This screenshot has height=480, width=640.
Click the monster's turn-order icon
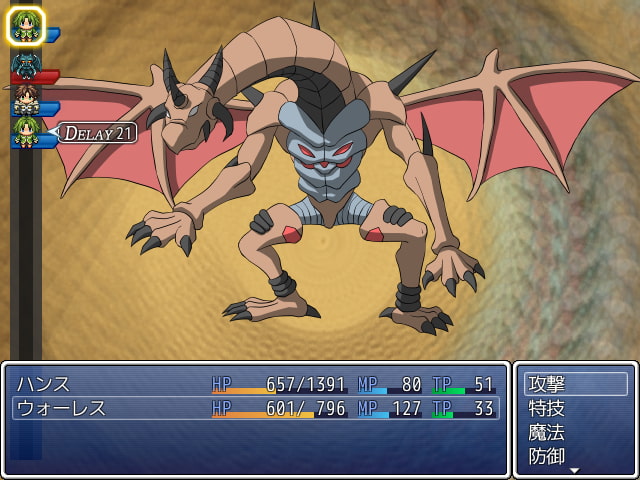point(25,65)
